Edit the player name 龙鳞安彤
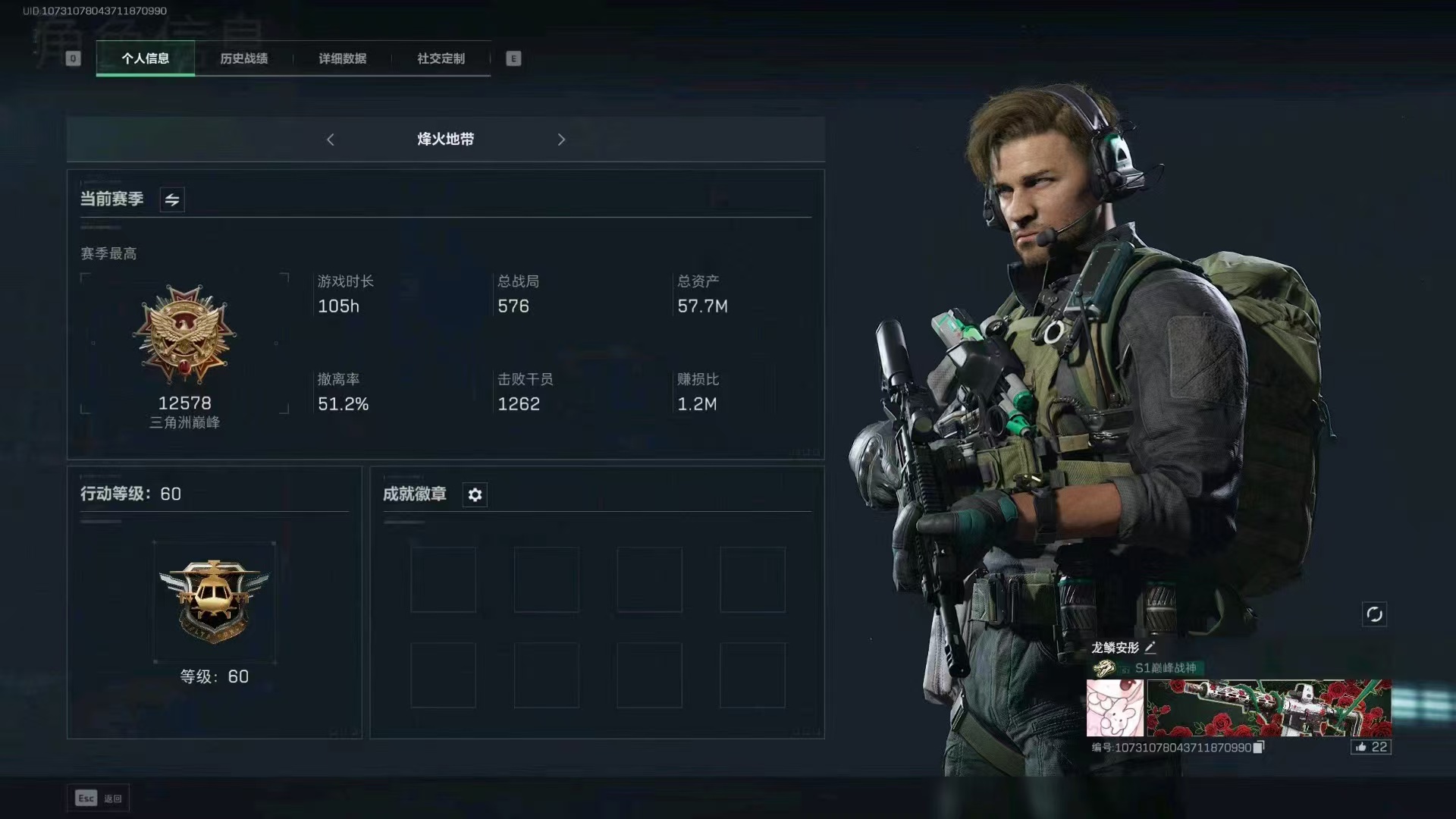 [x=1150, y=648]
